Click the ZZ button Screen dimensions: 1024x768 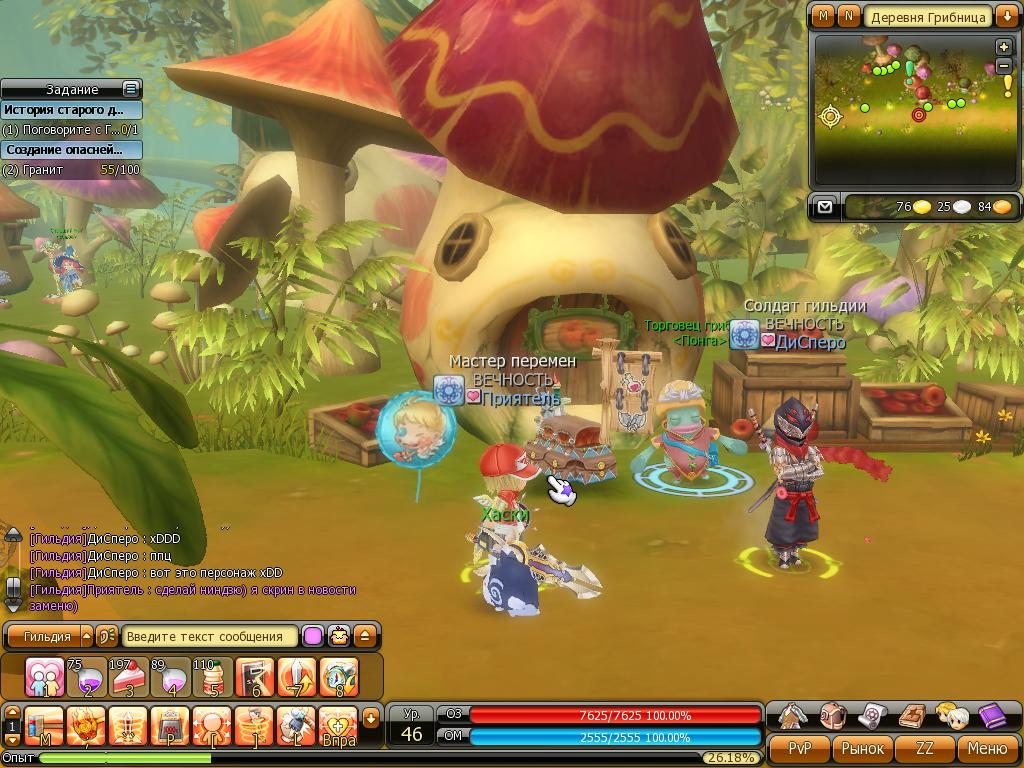pyautogui.click(x=925, y=748)
